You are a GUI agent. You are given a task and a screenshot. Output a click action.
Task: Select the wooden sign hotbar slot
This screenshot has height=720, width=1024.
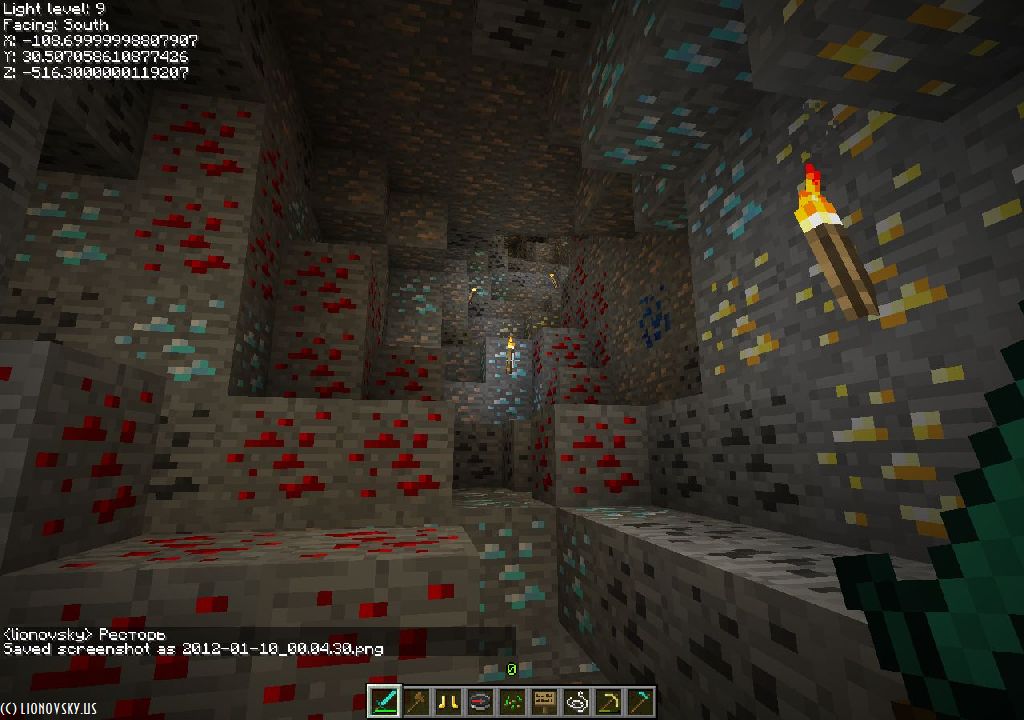[x=545, y=702]
